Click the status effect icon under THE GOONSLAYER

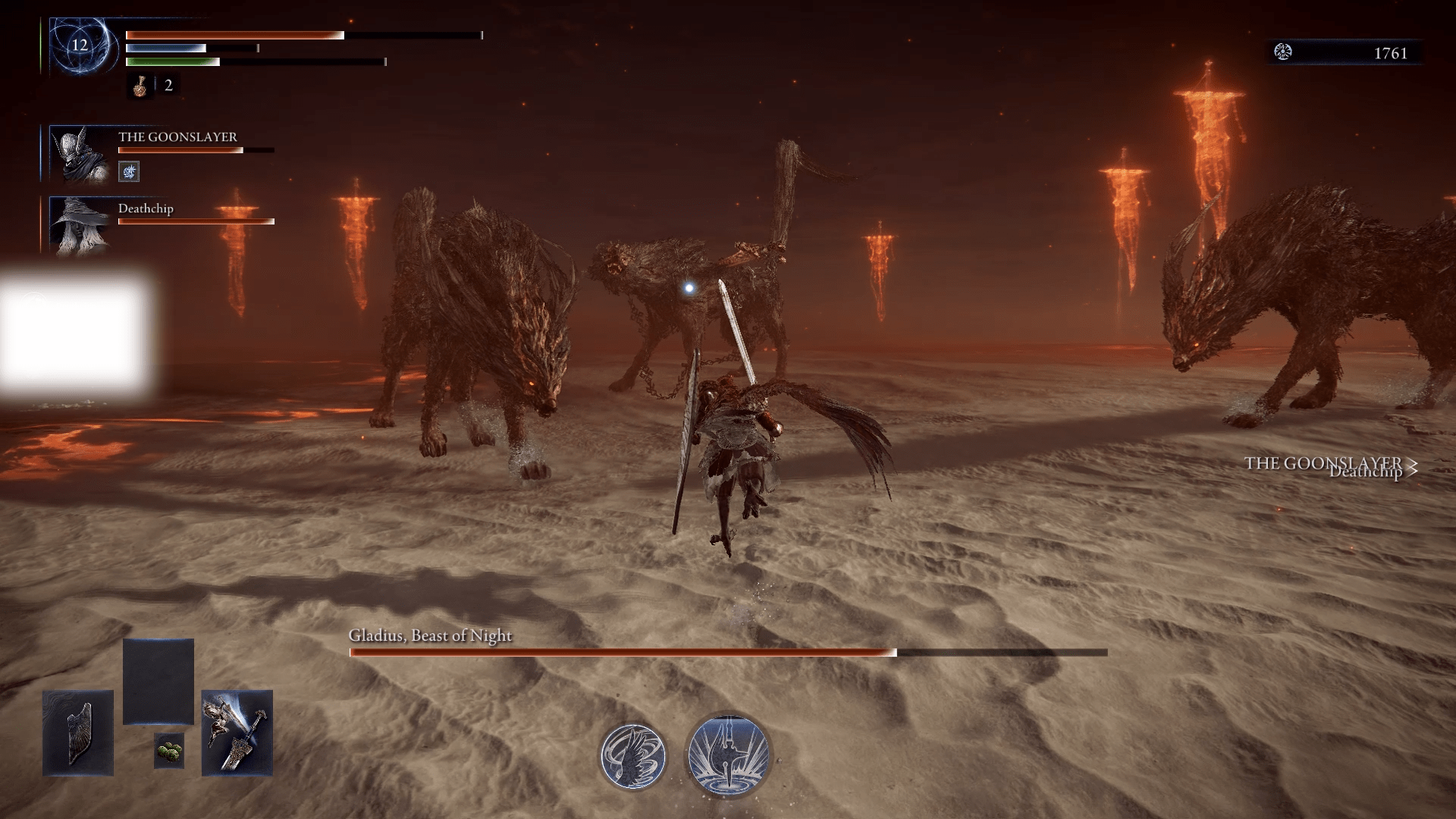tap(129, 172)
